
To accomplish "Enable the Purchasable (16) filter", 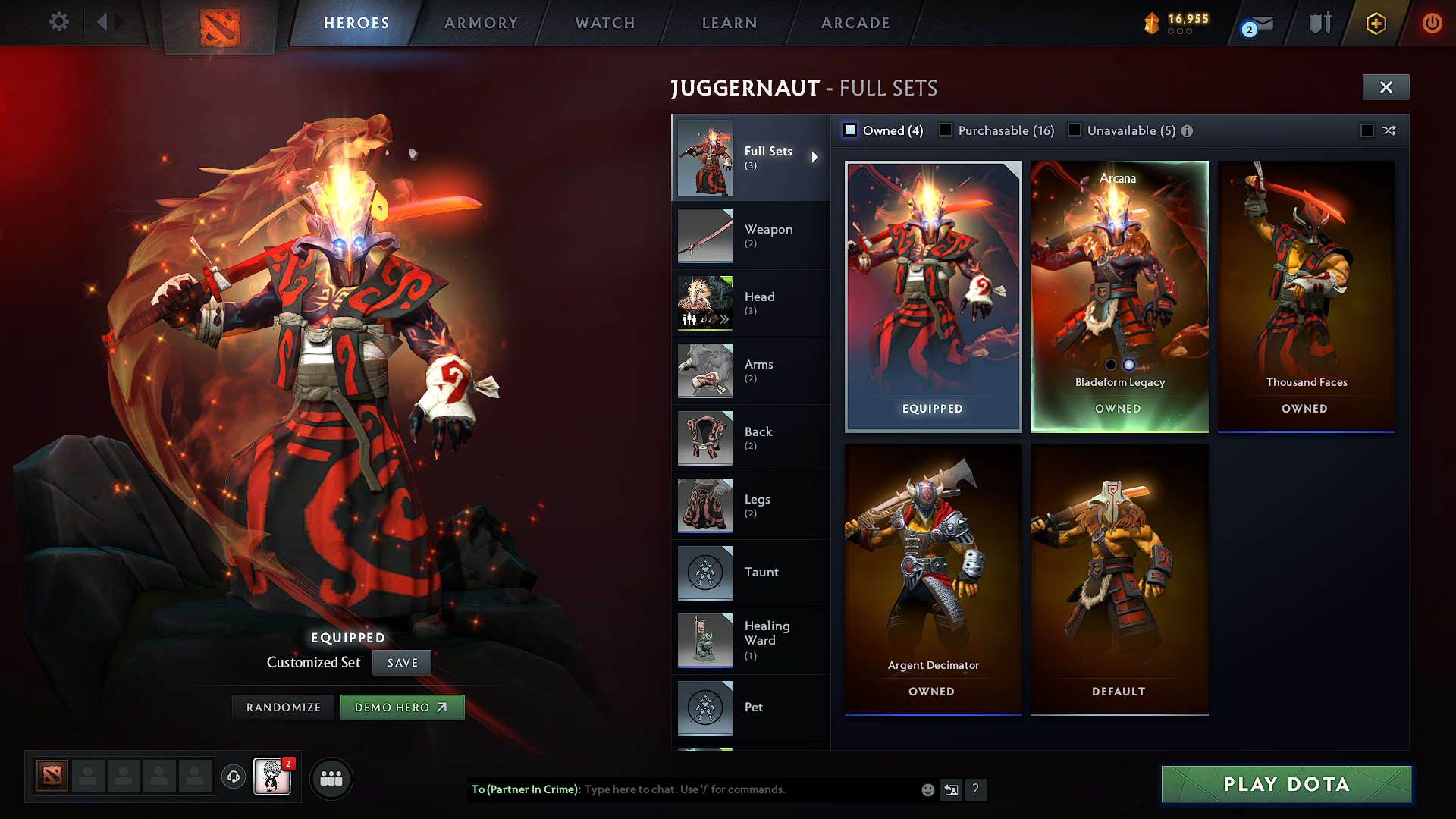I will 946,130.
